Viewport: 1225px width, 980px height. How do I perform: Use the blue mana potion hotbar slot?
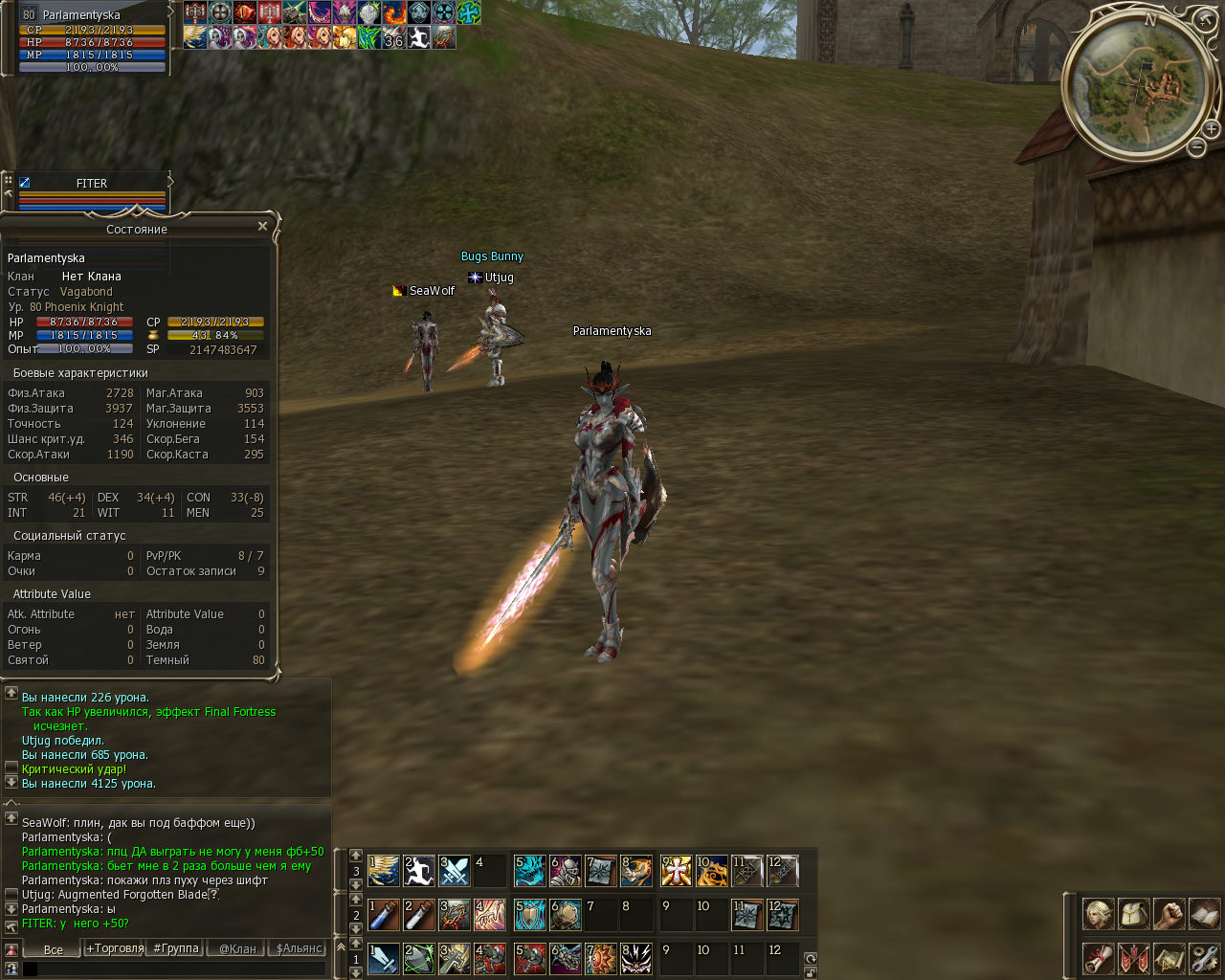(x=384, y=915)
